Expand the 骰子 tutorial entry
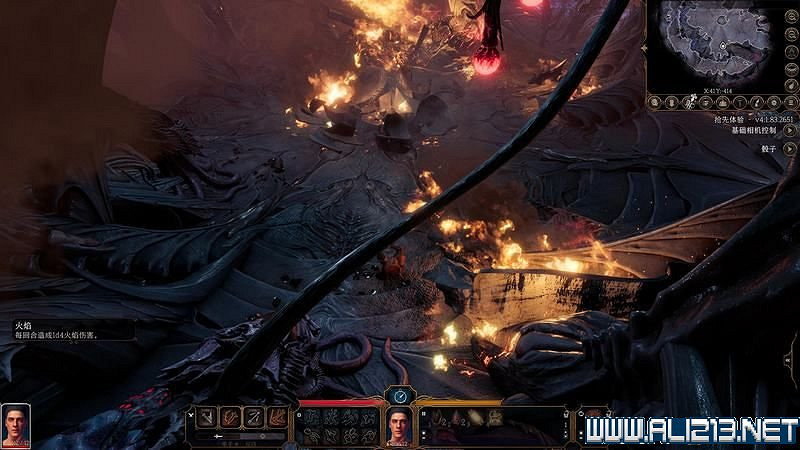Viewport: 800px width, 450px height. (x=789, y=147)
